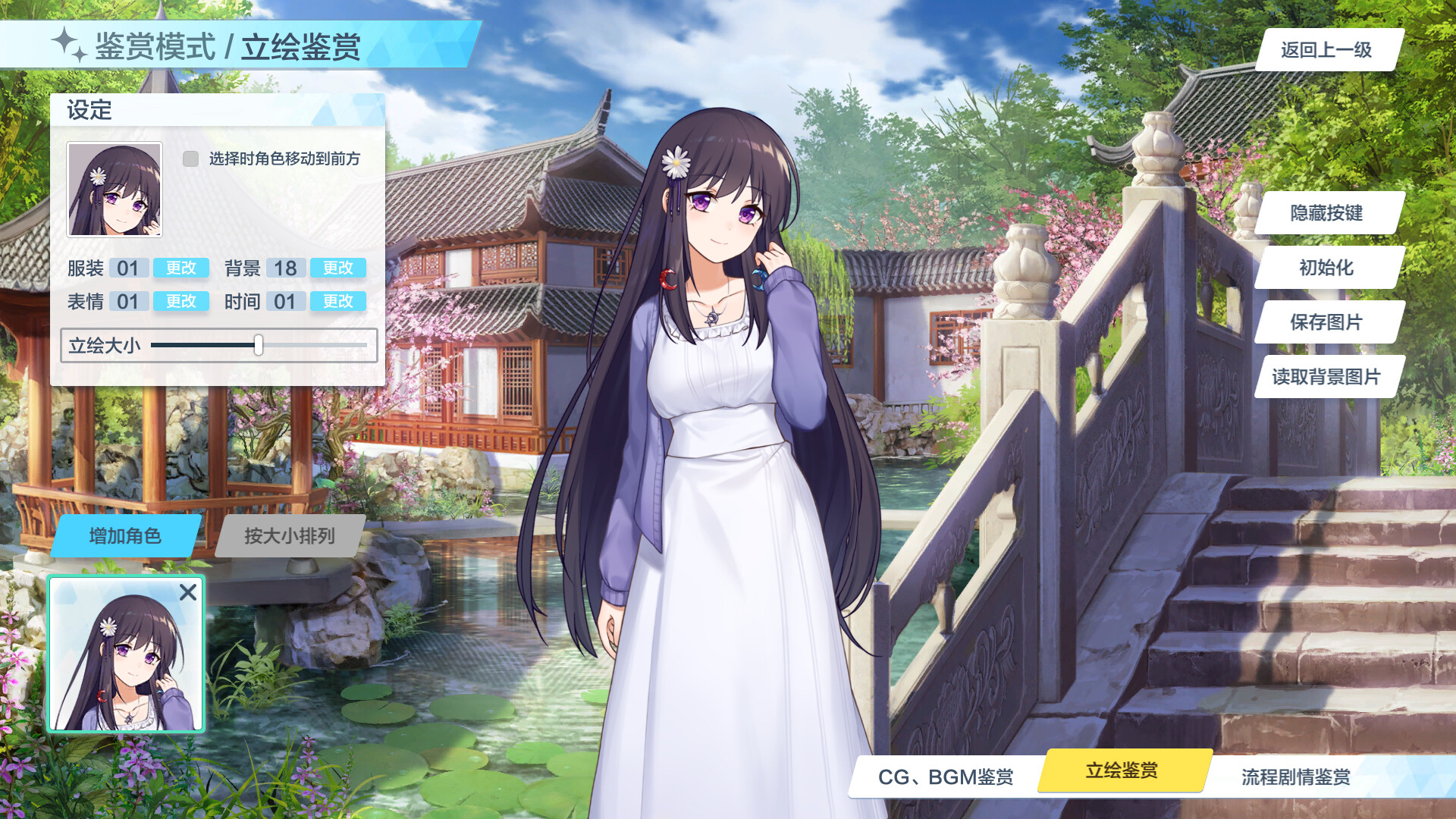Sort characters with 按大小排列
The width and height of the screenshot is (1456, 819).
coord(289,535)
